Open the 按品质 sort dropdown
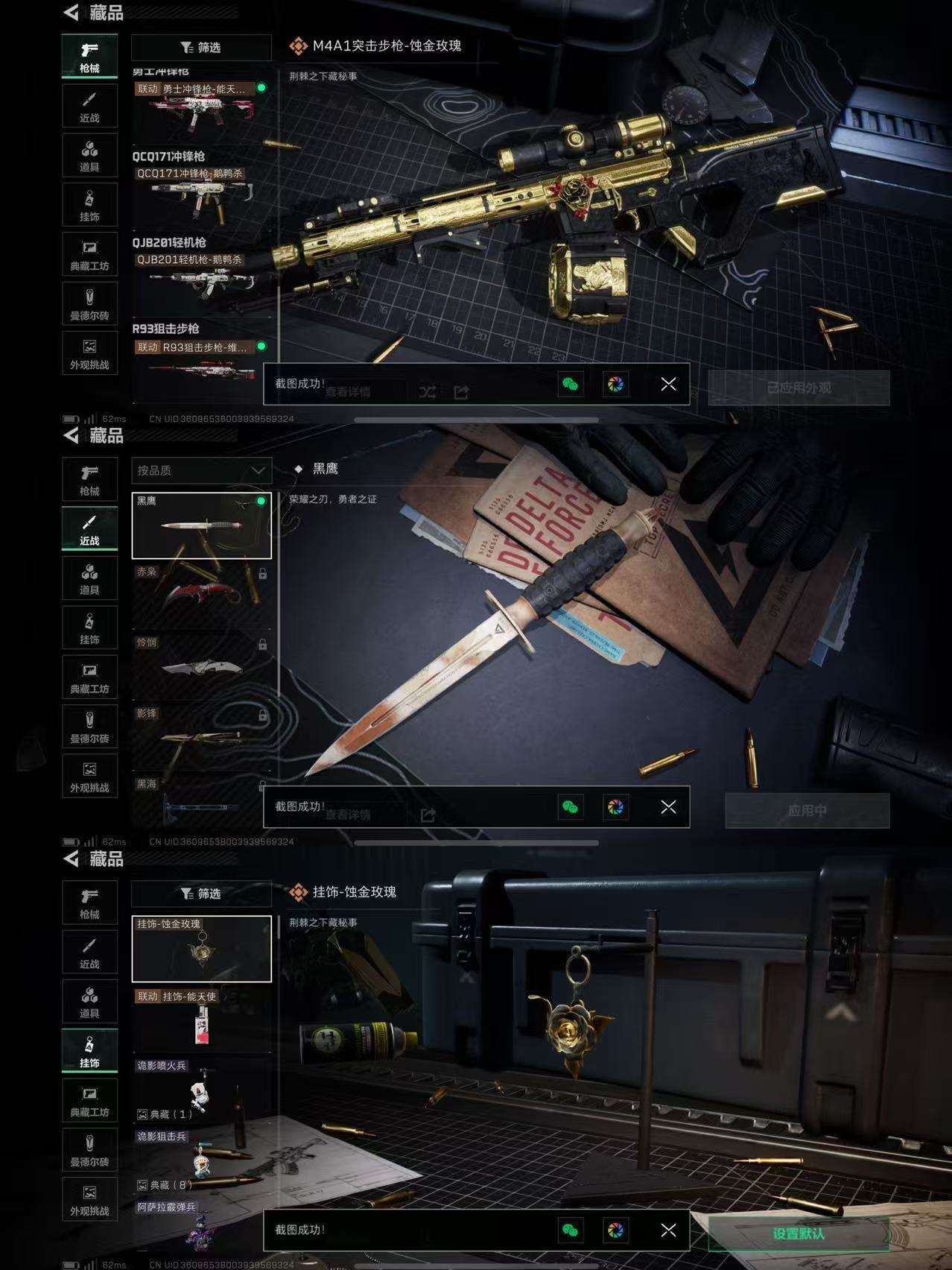The width and height of the screenshot is (952, 1270). click(x=201, y=470)
